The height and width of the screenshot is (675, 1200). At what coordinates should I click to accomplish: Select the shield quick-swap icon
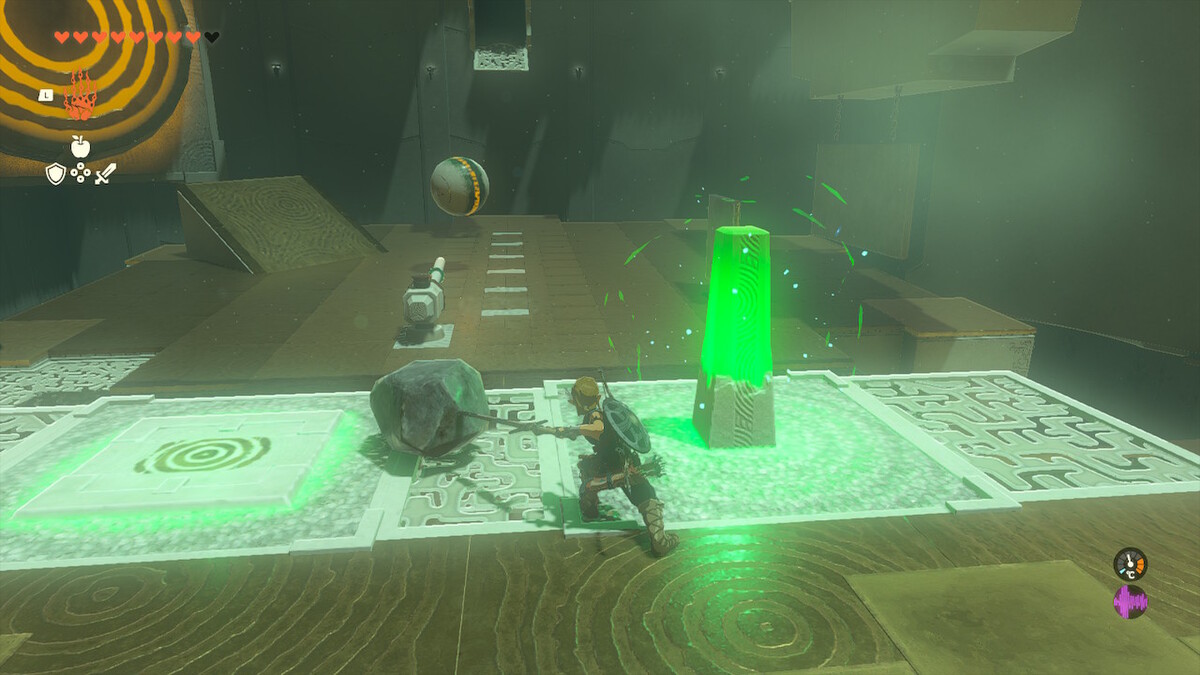pos(56,174)
